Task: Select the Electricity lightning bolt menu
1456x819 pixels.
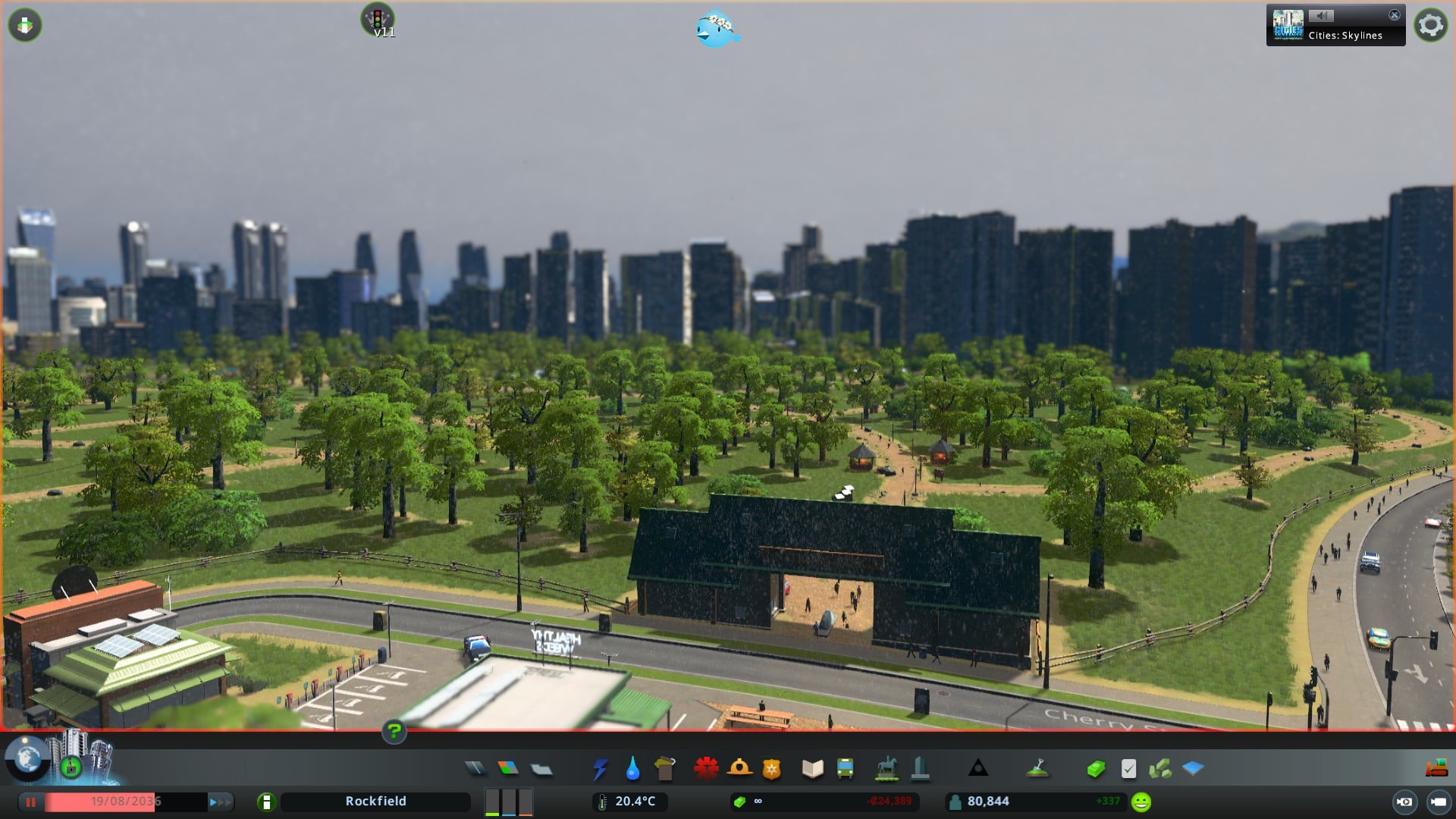Action: pos(600,769)
